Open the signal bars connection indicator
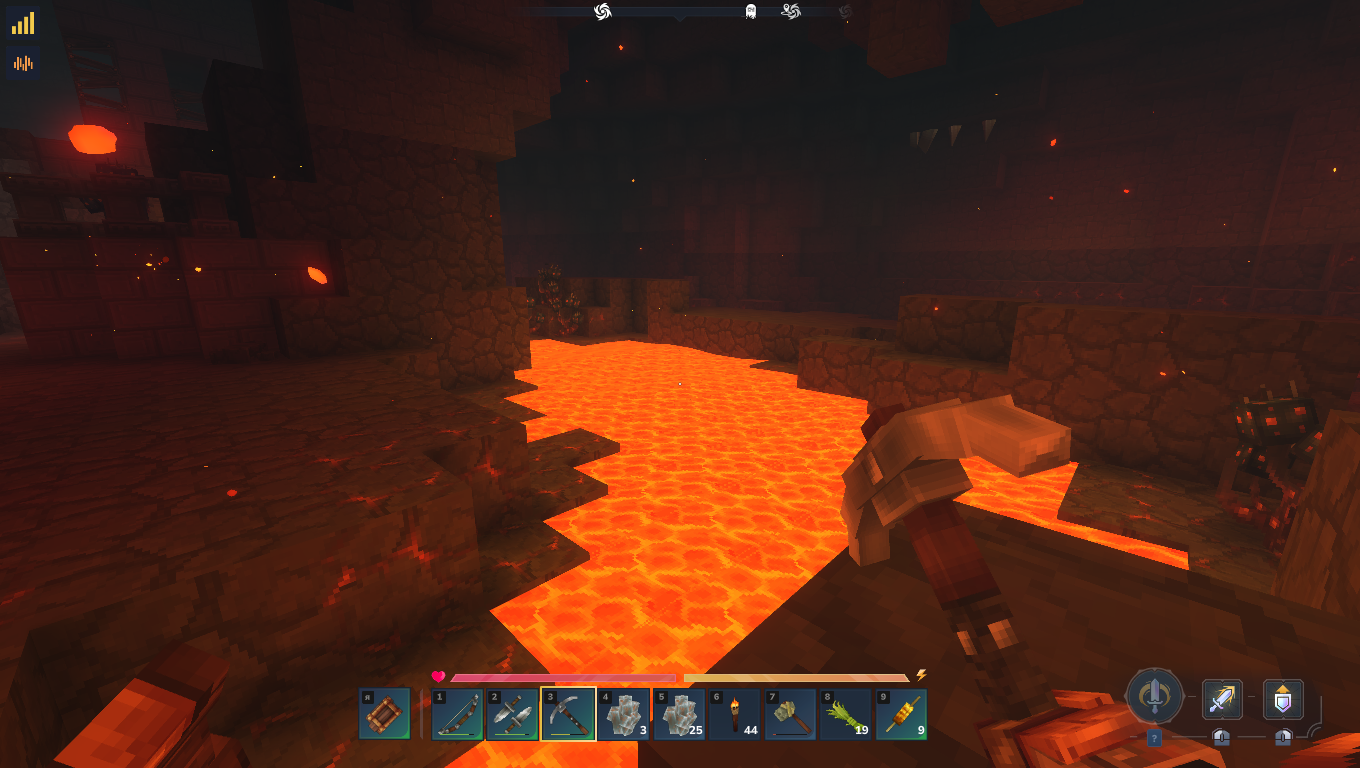The width and height of the screenshot is (1360, 768). (23, 23)
